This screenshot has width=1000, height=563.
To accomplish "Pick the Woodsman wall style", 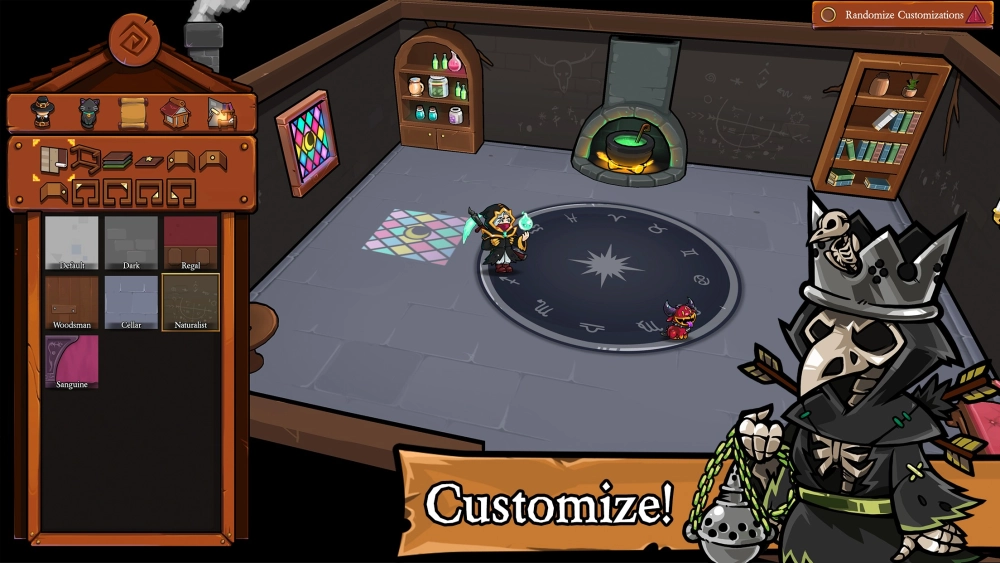I will pyautogui.click(x=71, y=303).
